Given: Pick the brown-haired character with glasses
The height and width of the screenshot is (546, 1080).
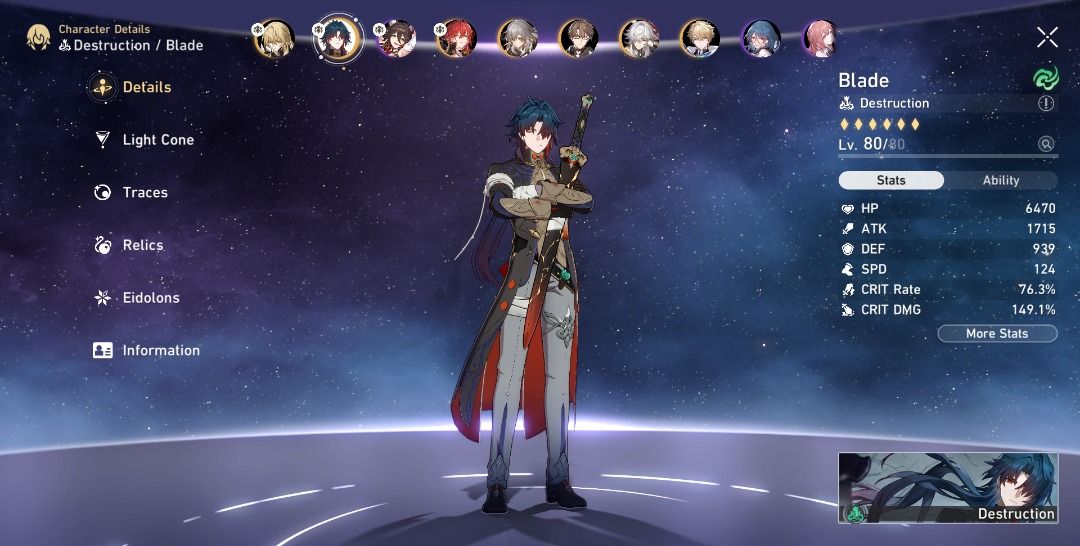Looking at the screenshot, I should click(x=579, y=39).
